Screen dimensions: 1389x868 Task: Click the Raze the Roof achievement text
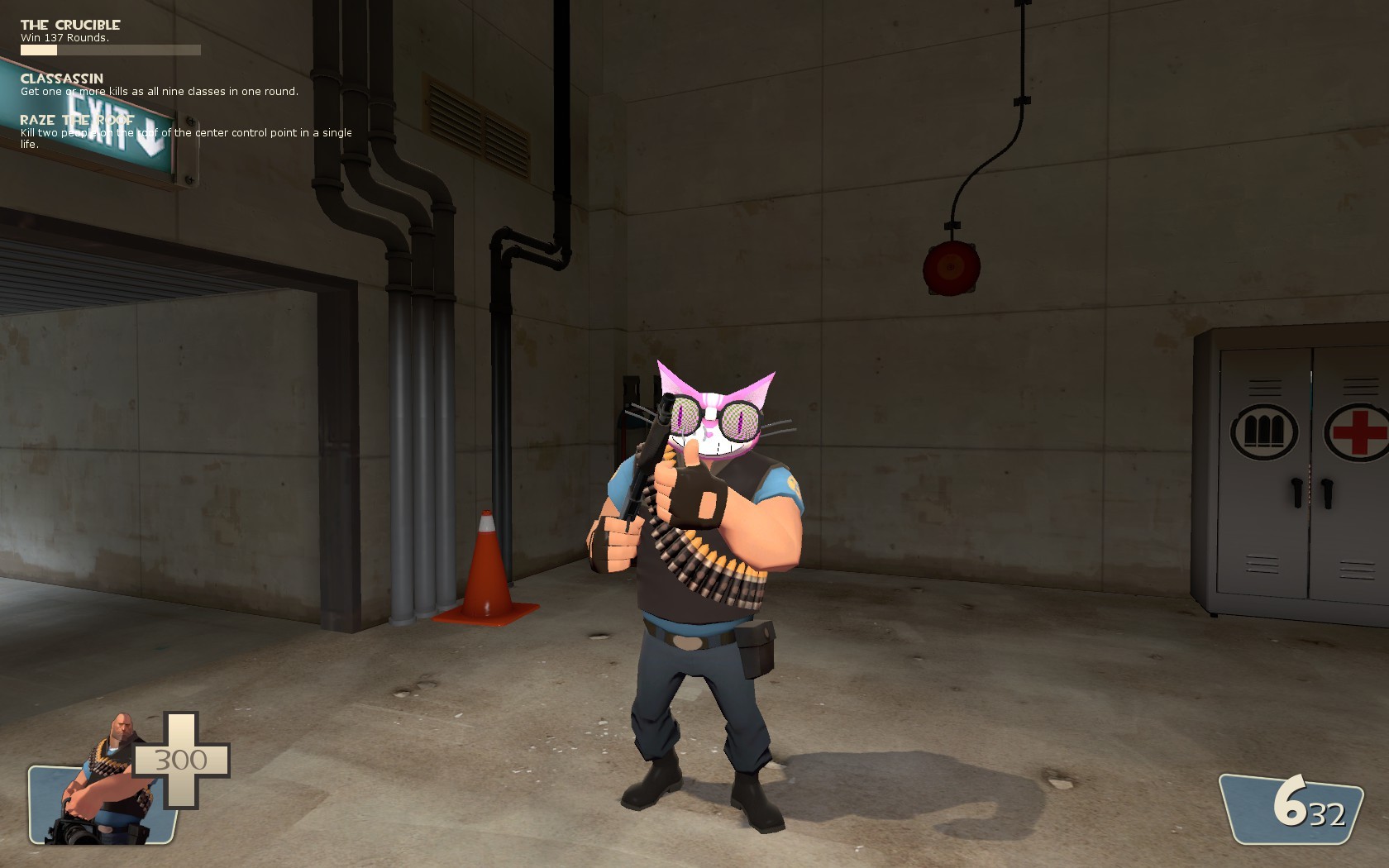click(x=79, y=120)
